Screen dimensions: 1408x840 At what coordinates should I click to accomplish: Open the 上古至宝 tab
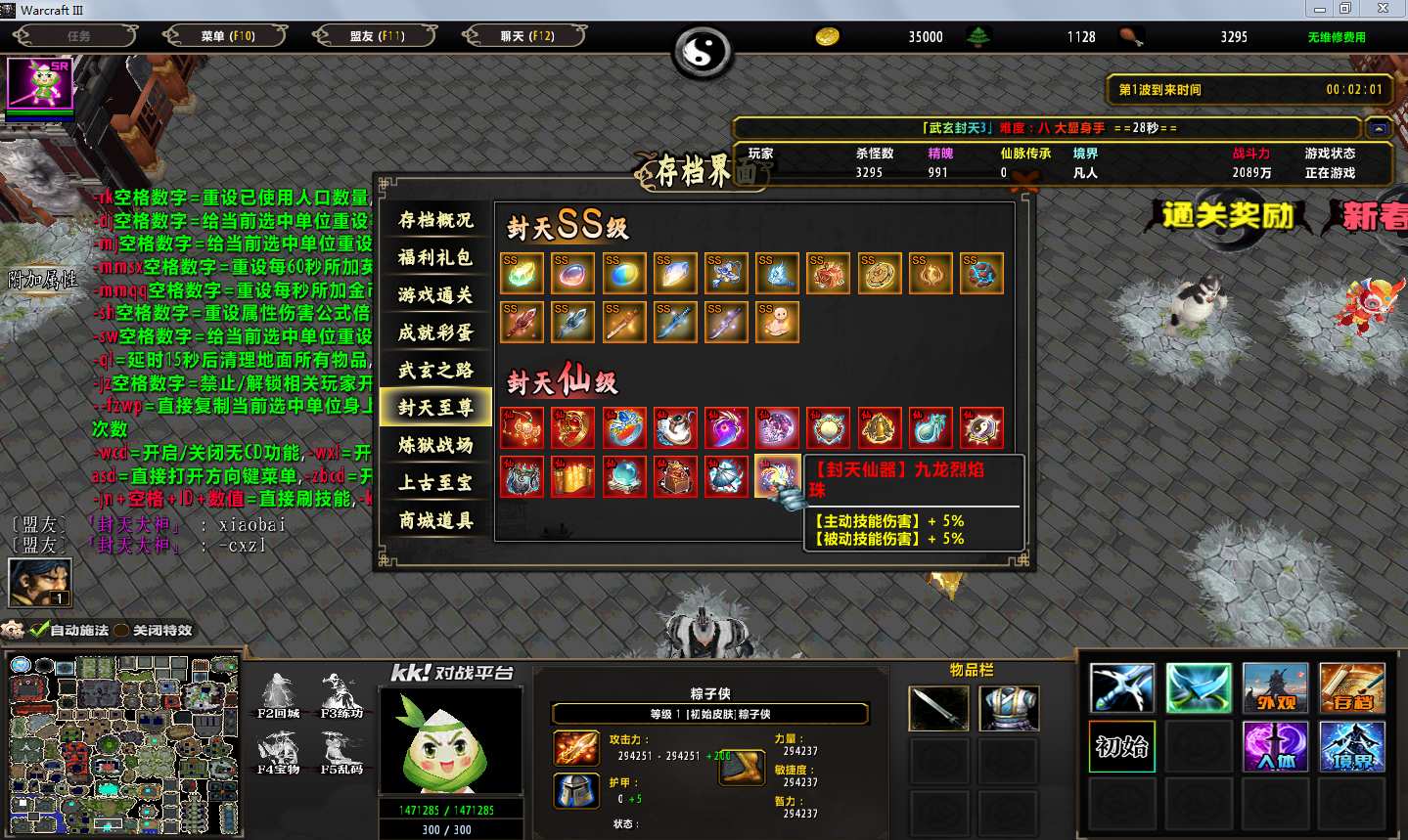tap(434, 482)
